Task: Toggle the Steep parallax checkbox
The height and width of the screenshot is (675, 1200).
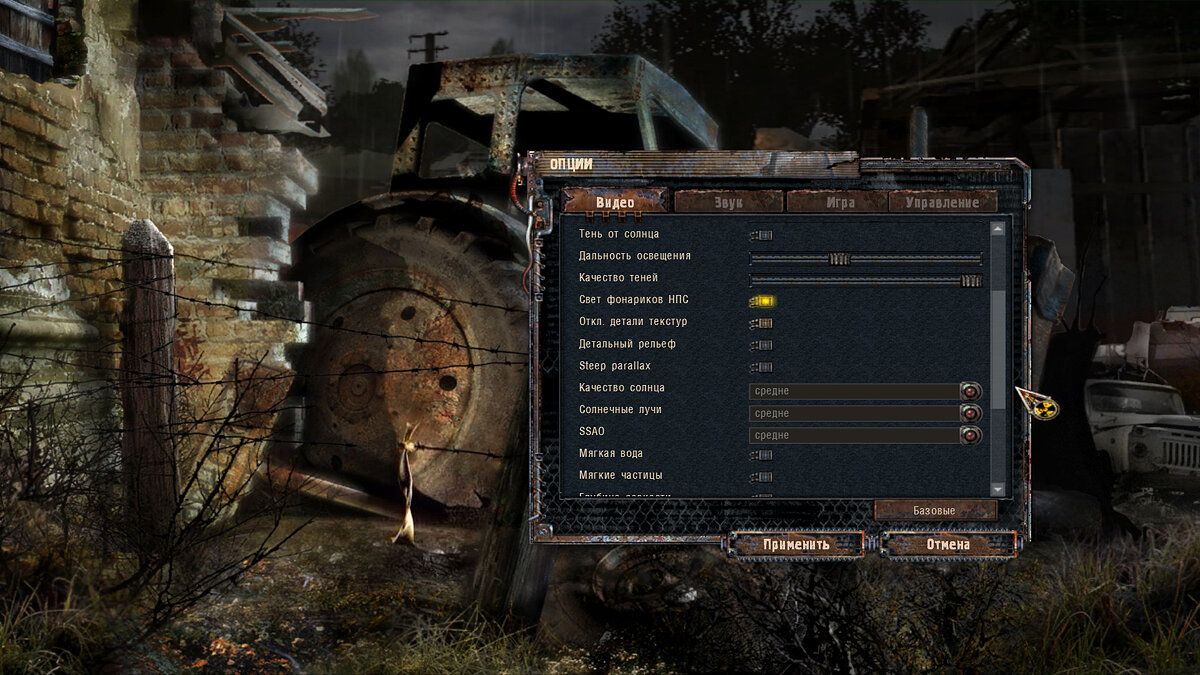Action: pyautogui.click(x=762, y=367)
